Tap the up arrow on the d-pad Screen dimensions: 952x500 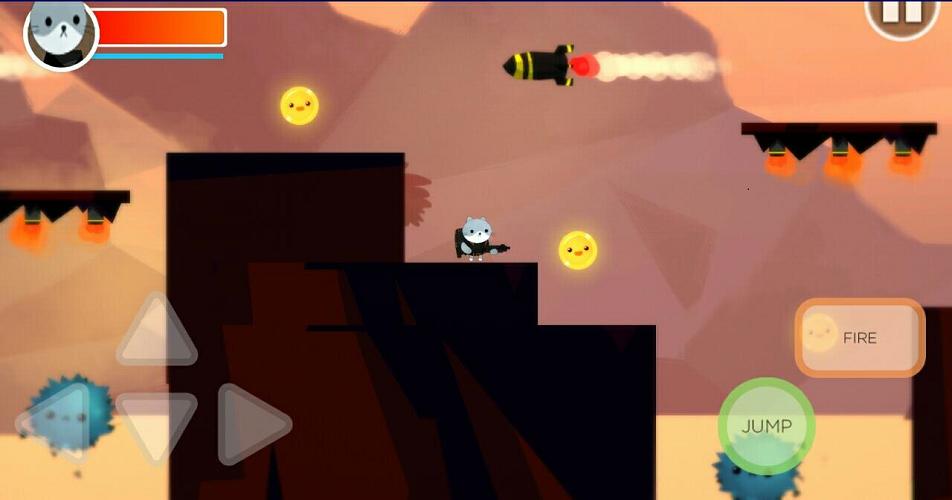[x=156, y=332]
